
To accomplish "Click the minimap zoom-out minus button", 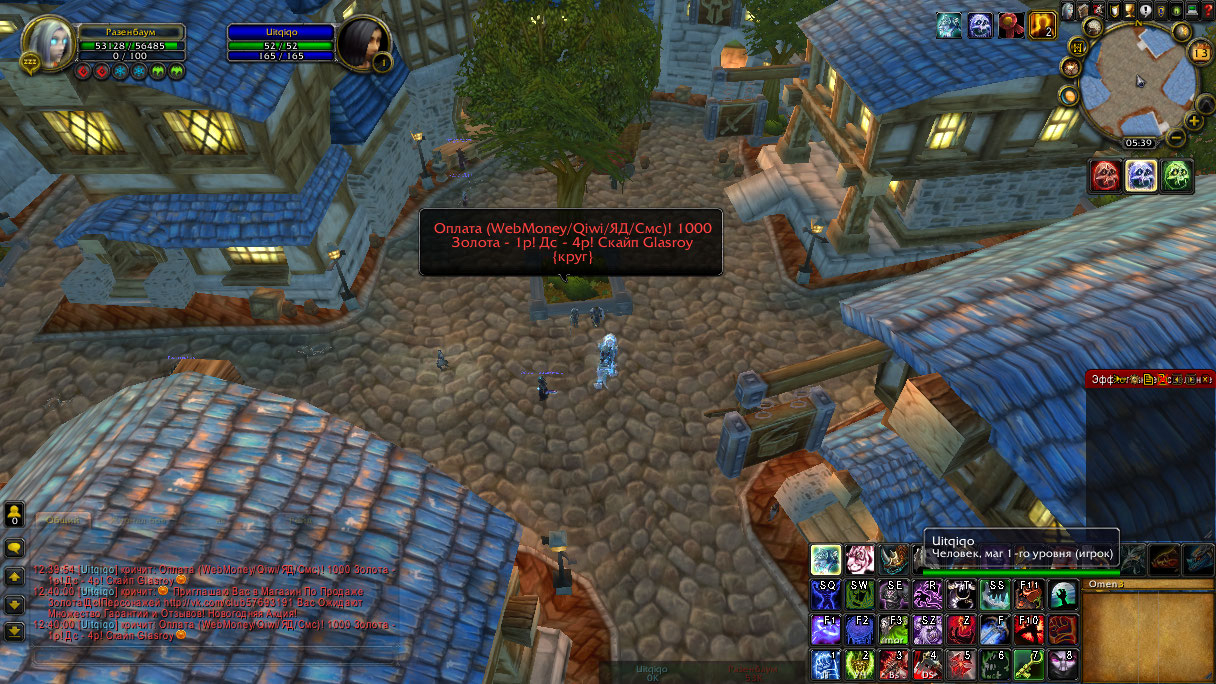I will [x=1176, y=136].
